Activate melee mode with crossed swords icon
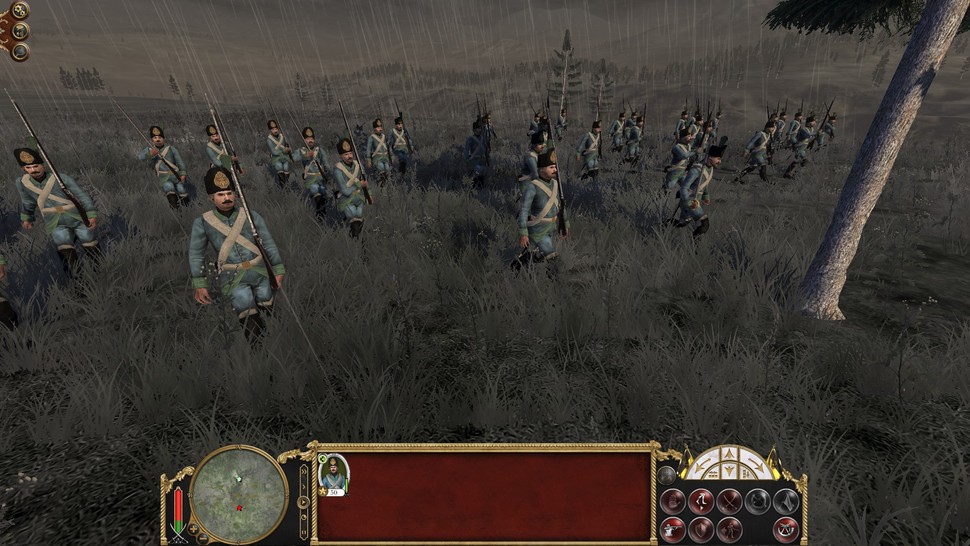This screenshot has width=970, height=546. pos(729,501)
